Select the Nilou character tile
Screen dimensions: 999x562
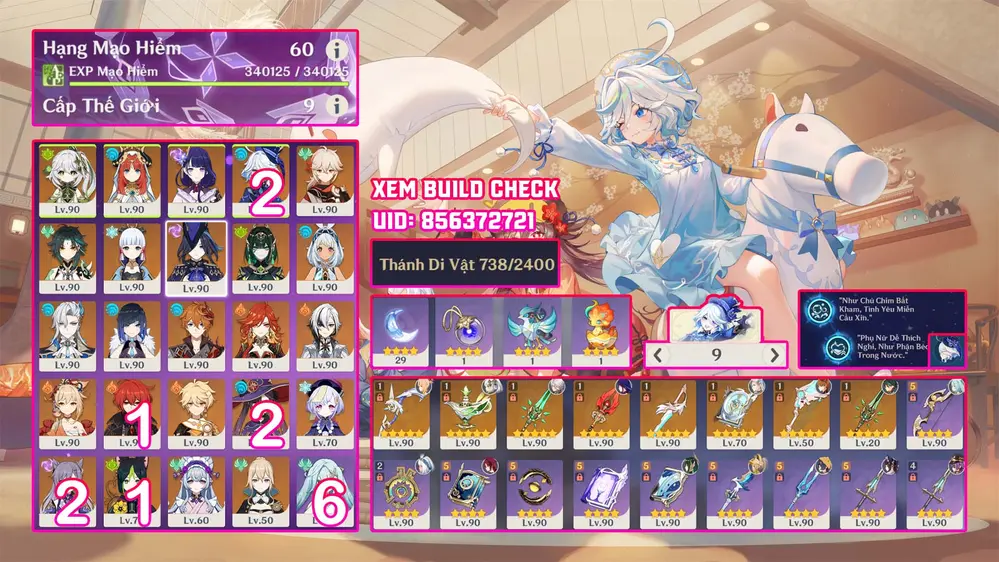coord(128,180)
